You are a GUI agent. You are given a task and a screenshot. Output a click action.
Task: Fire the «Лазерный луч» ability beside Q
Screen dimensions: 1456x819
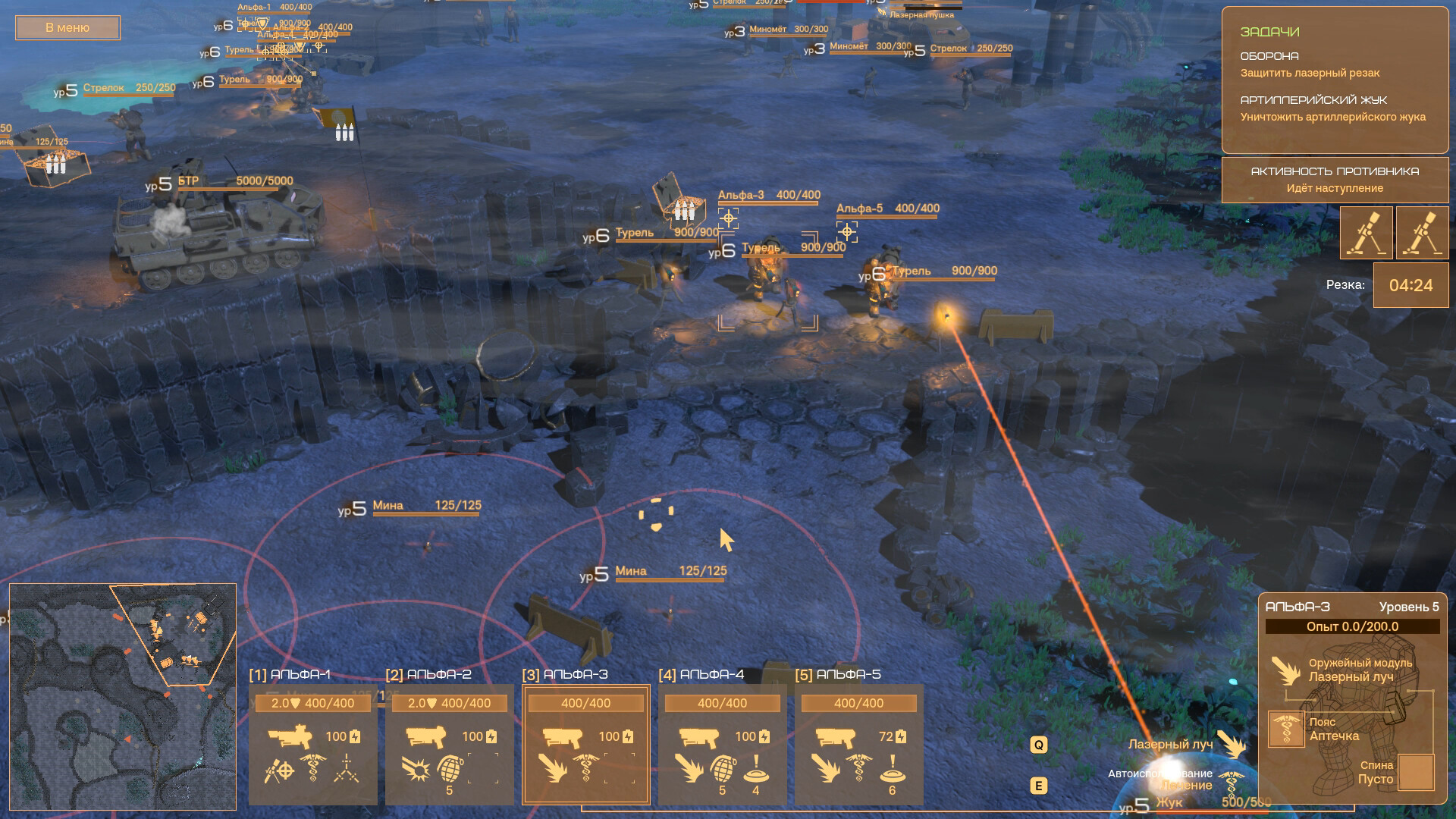point(1231,745)
